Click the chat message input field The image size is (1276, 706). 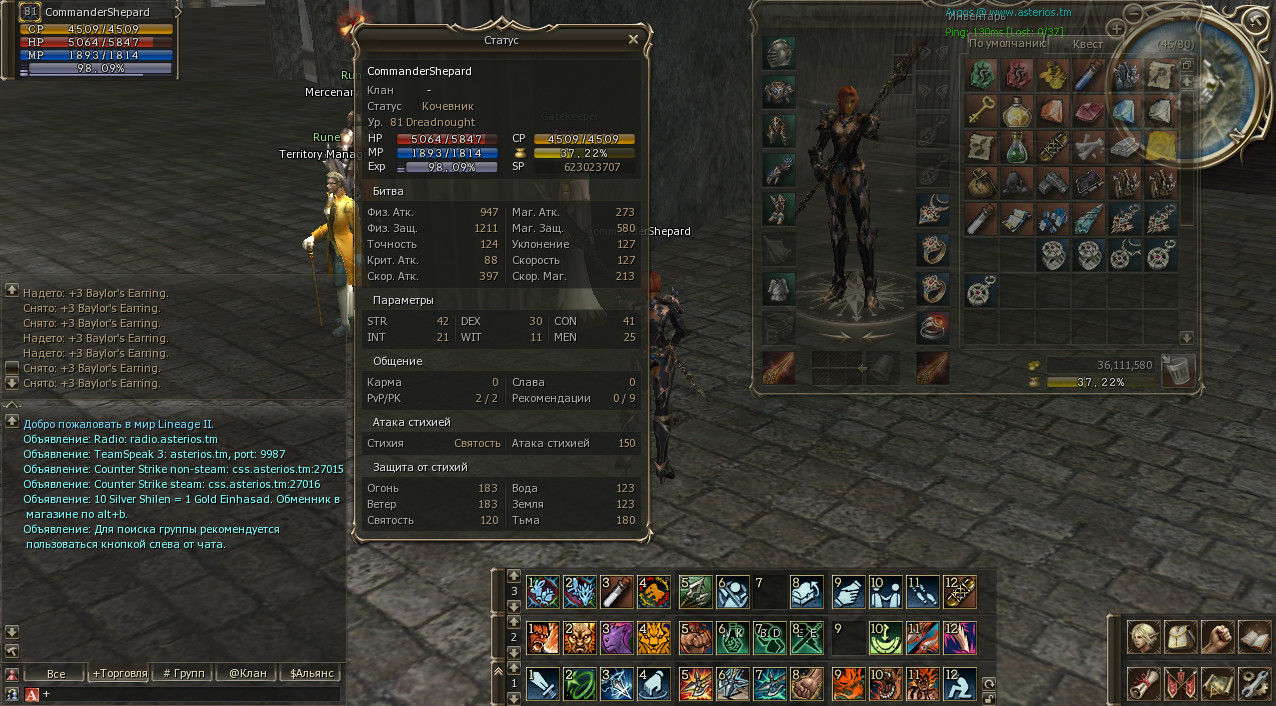190,693
